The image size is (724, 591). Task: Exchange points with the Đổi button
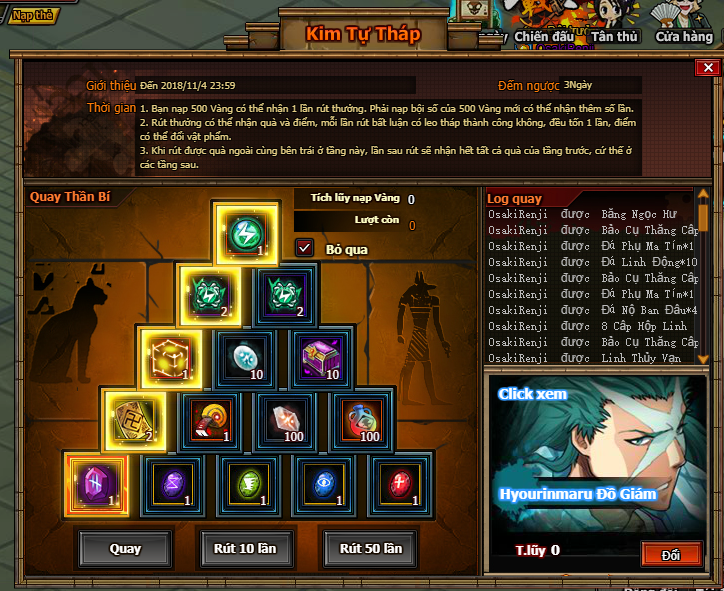click(x=671, y=553)
